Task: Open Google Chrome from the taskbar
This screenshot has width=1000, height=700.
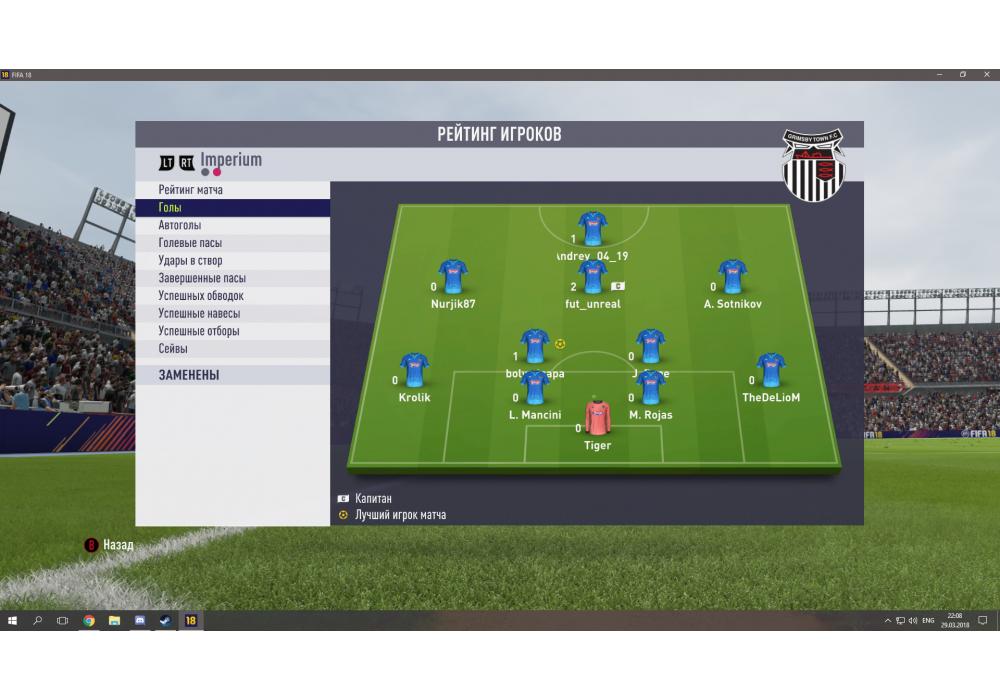Action: point(89,620)
